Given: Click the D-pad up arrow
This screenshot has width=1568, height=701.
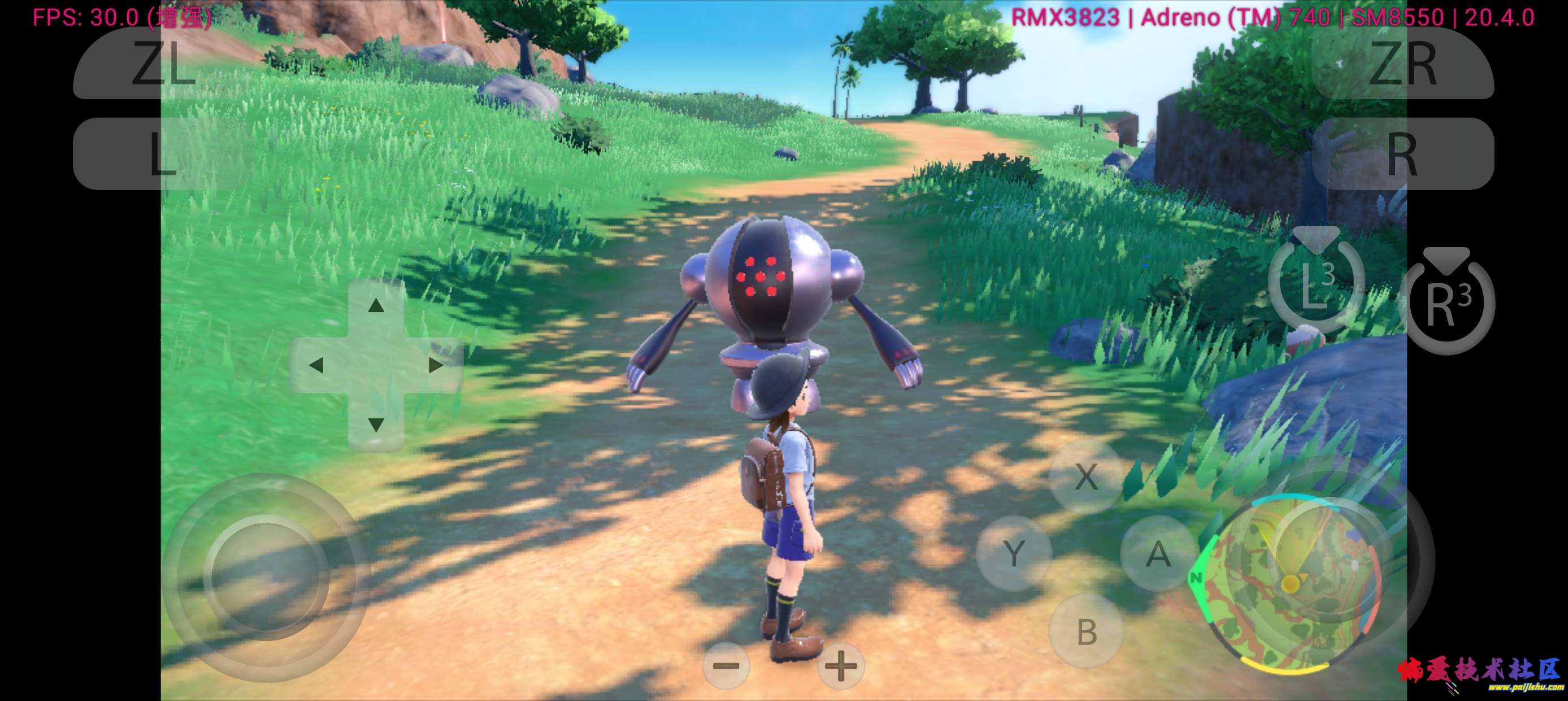Looking at the screenshot, I should pos(376,305).
